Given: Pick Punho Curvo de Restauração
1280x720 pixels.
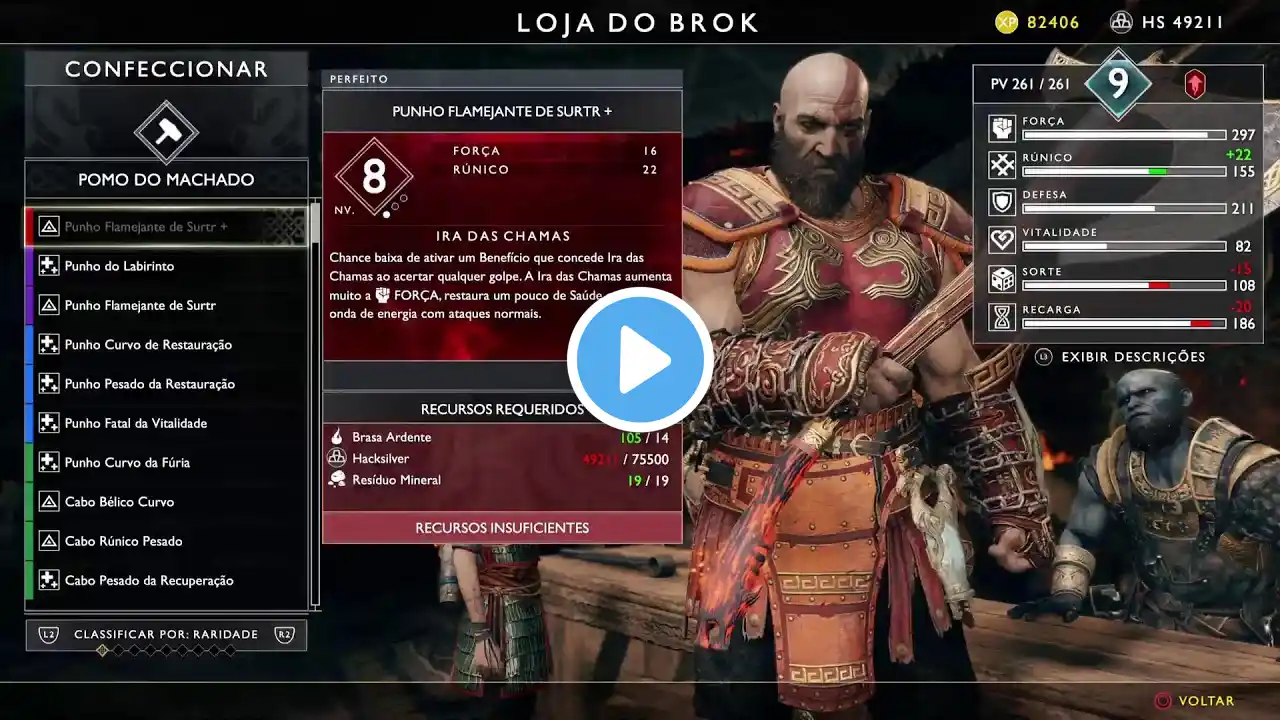Looking at the screenshot, I should 166,345.
